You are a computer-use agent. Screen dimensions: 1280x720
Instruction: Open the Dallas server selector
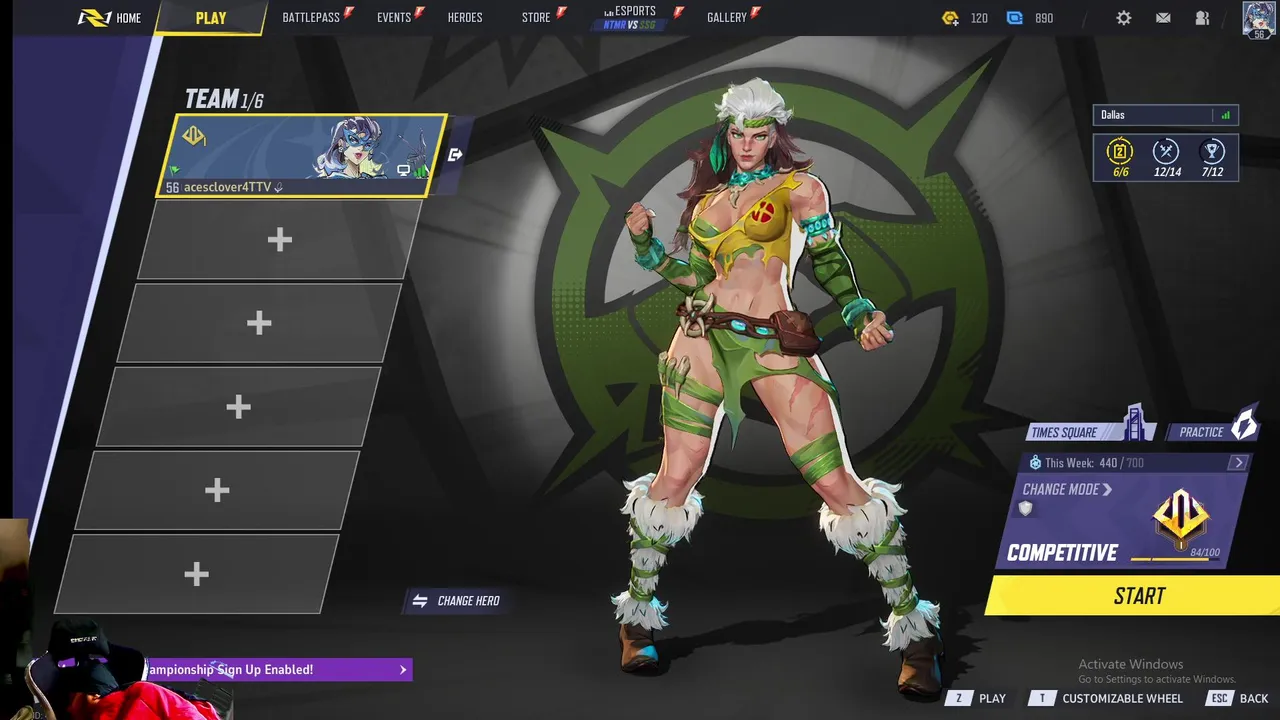tap(1165, 115)
